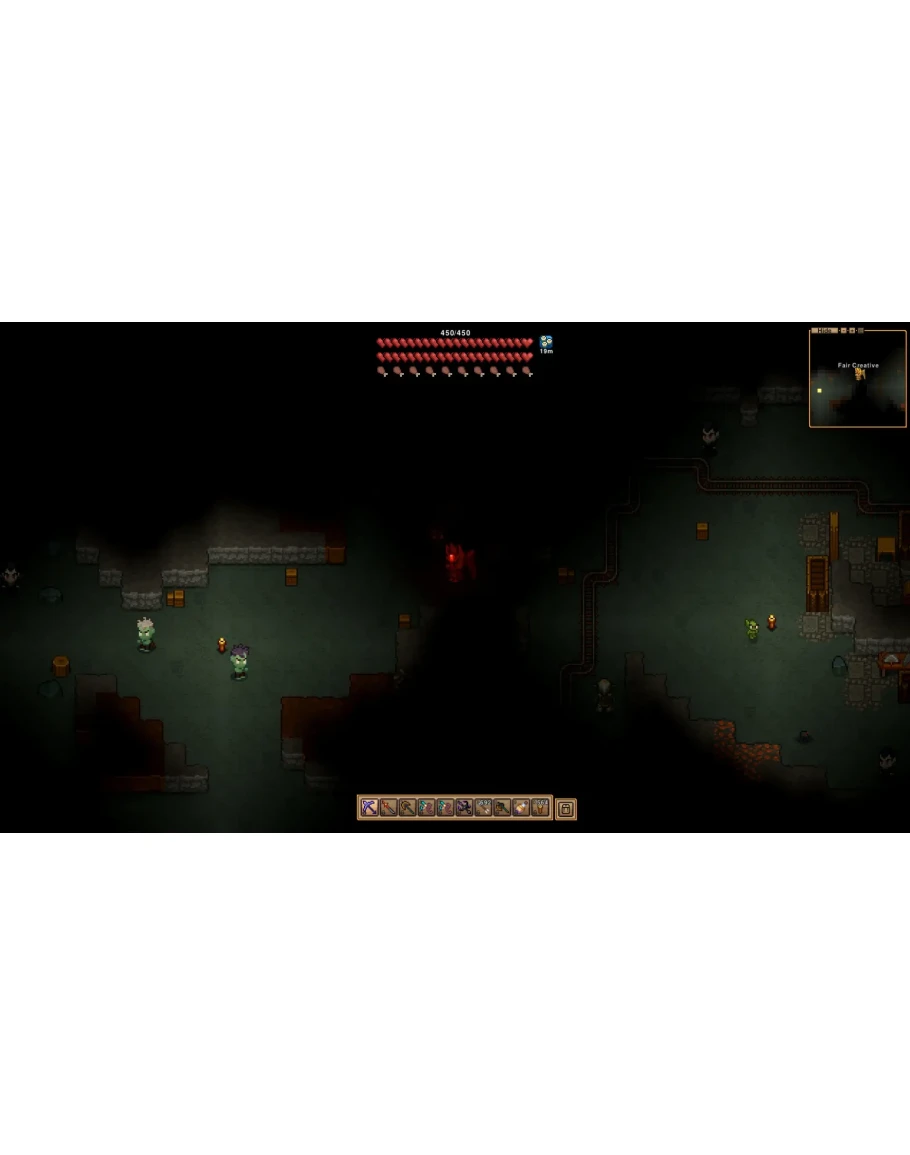Zoom out the minimap with minus button
Viewport: 910px width, 1155px height.
[x=843, y=331]
